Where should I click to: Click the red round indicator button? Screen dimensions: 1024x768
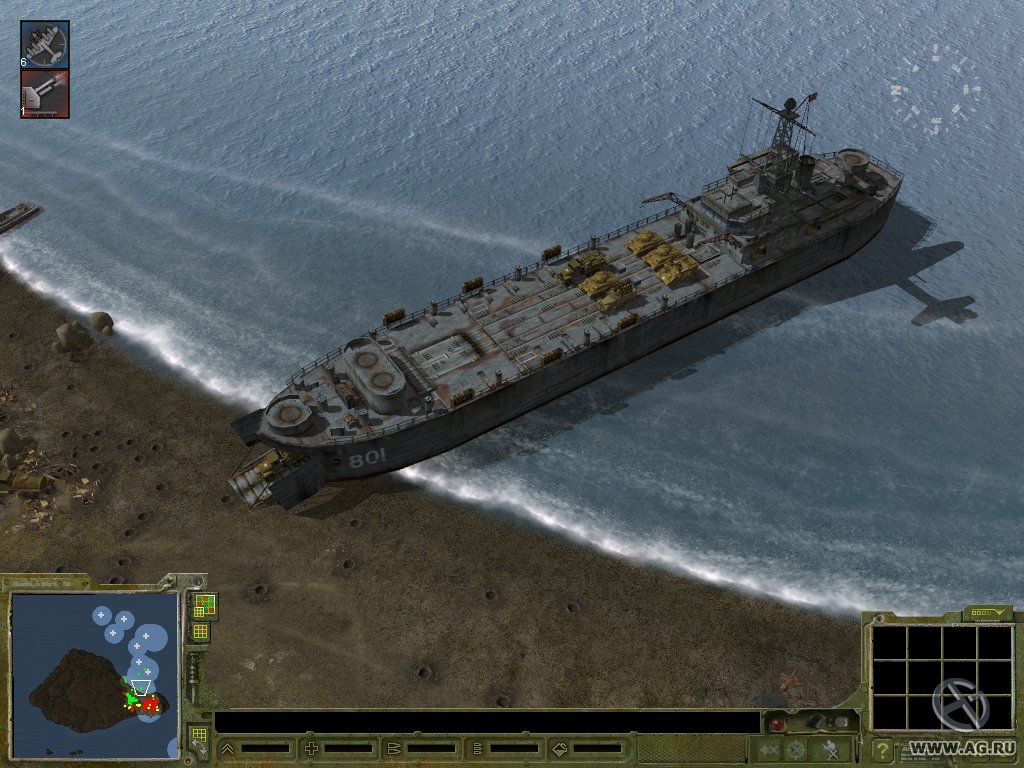(777, 722)
